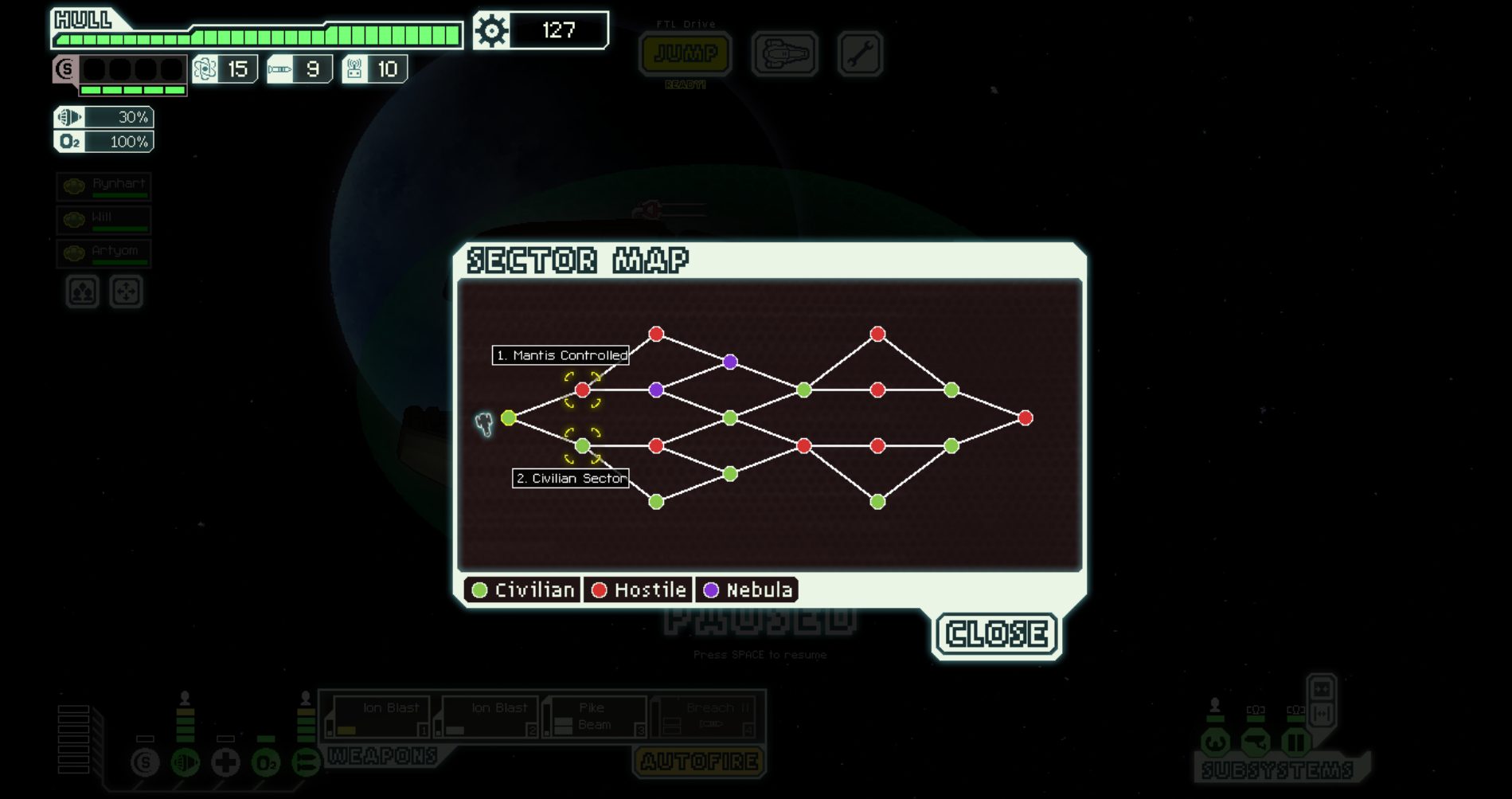This screenshot has height=799, width=1512.
Task: Select crew member Artyom
Action: click(104, 253)
